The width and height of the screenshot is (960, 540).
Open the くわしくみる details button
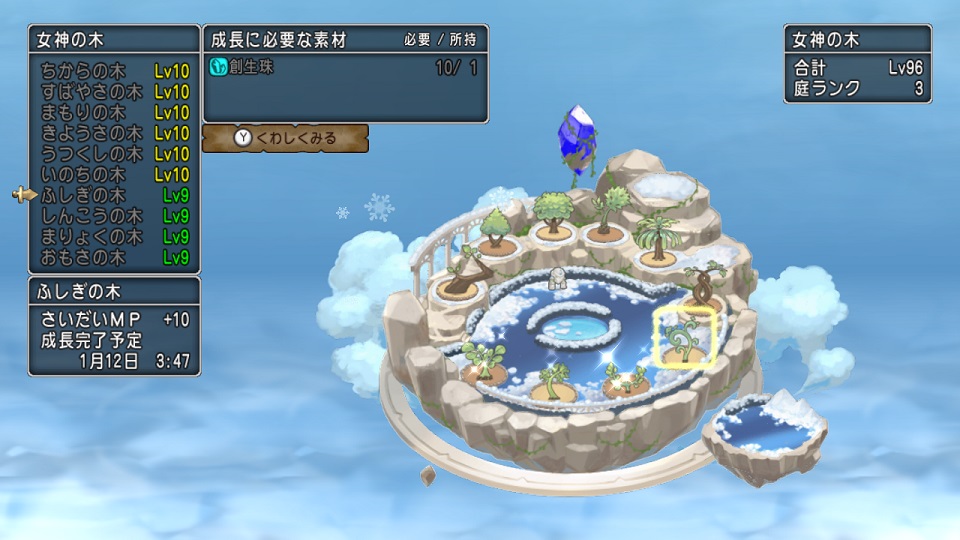[x=285, y=138]
